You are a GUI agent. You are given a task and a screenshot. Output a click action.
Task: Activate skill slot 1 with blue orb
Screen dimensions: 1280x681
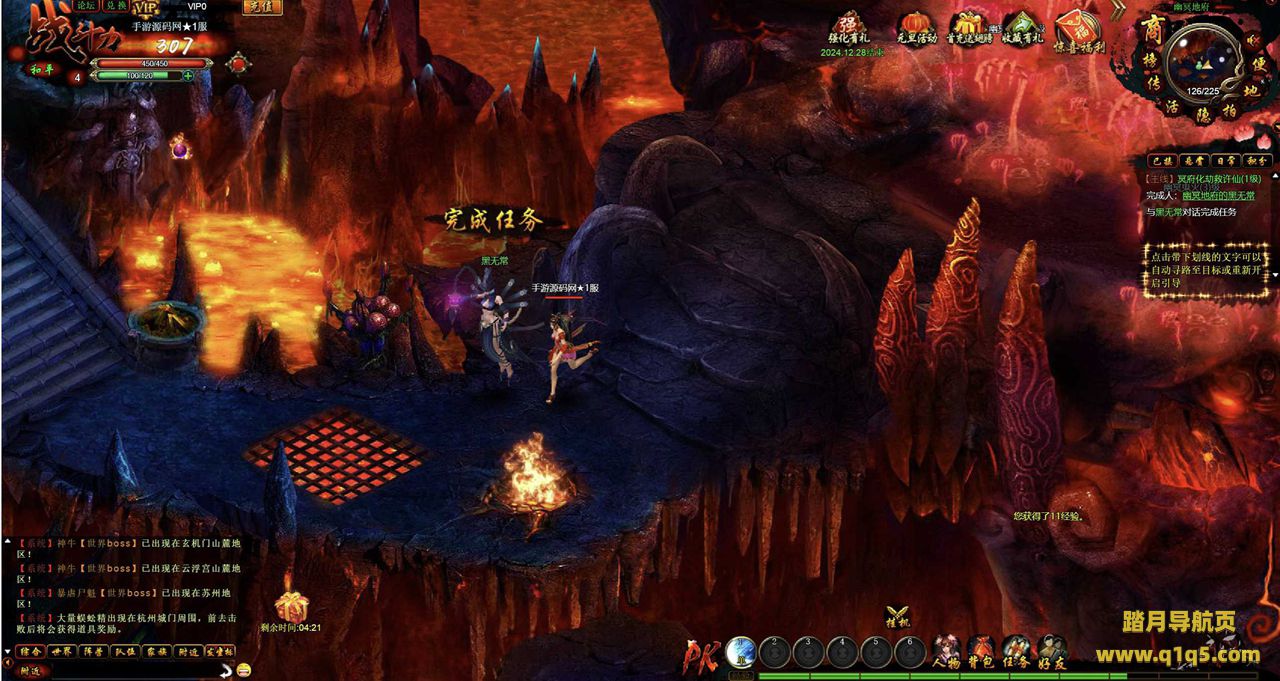(741, 652)
